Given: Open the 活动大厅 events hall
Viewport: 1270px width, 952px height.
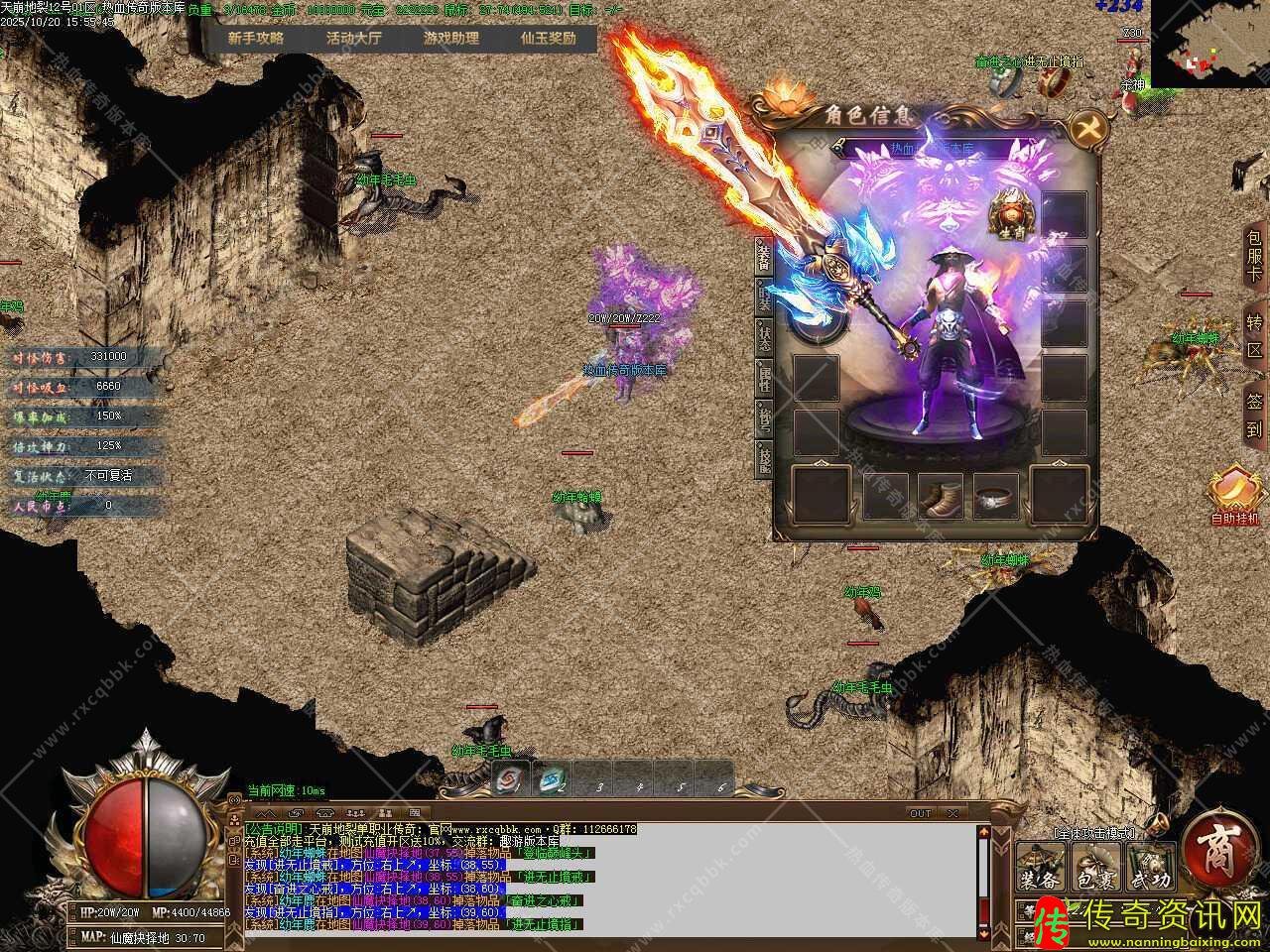Looking at the screenshot, I should coord(353,39).
